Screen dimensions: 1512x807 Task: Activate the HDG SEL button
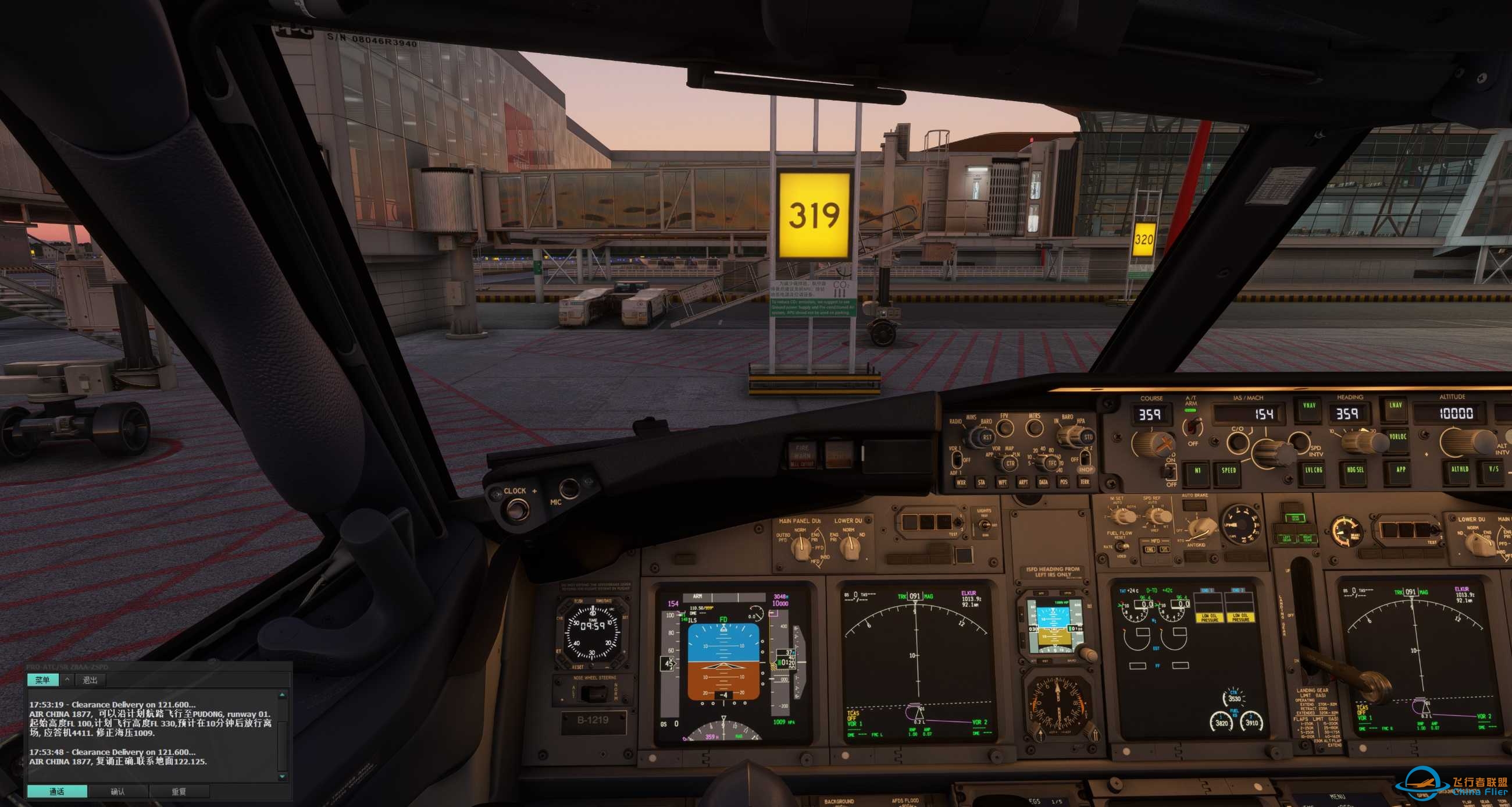[1355, 471]
